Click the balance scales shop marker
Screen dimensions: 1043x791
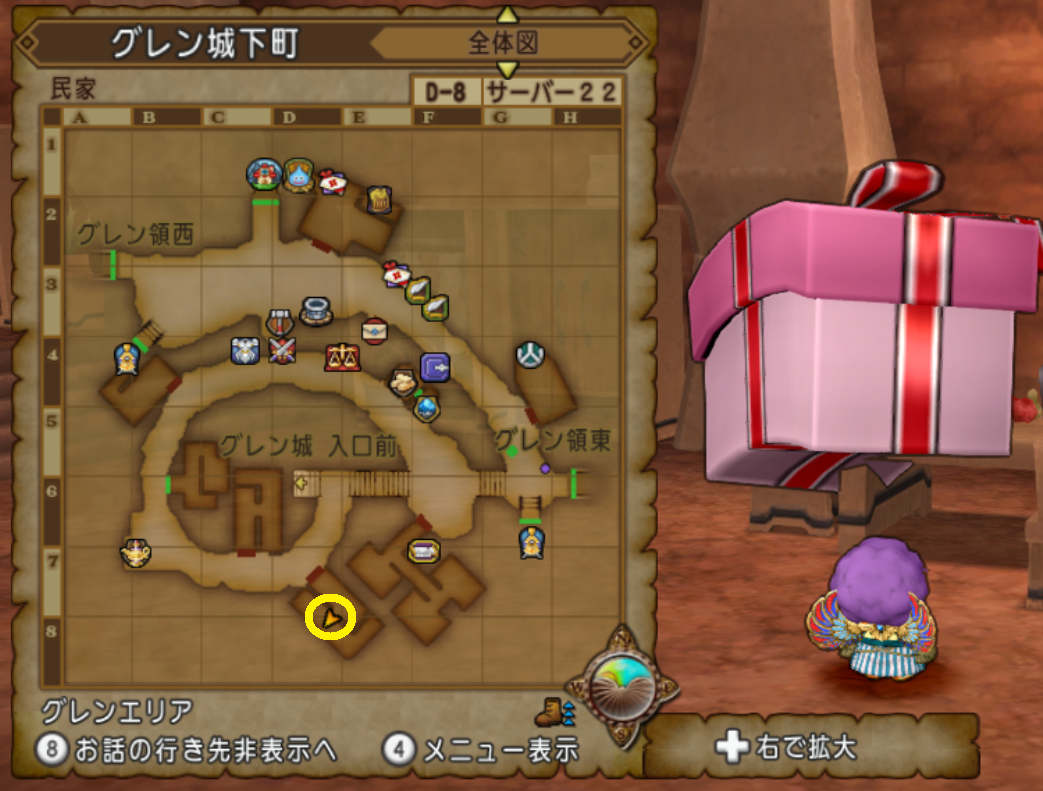[x=341, y=356]
